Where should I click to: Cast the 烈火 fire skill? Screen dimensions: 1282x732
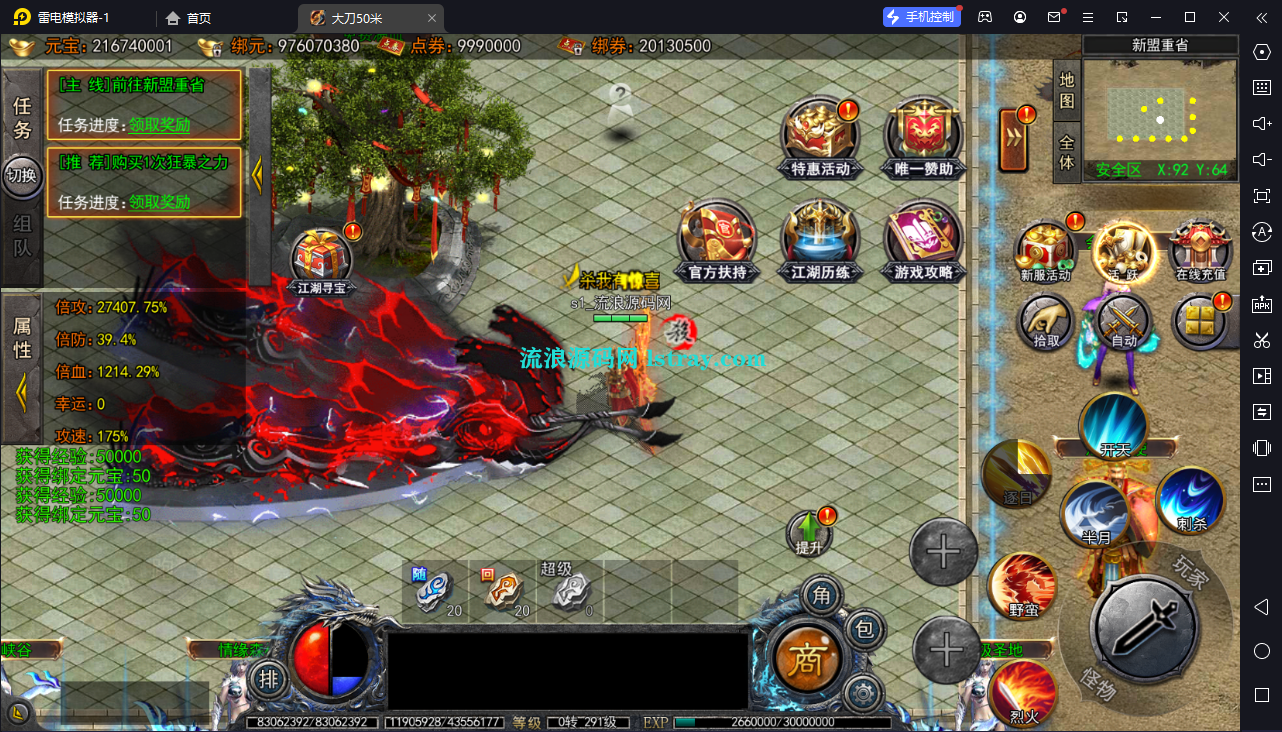pyautogui.click(x=1022, y=690)
